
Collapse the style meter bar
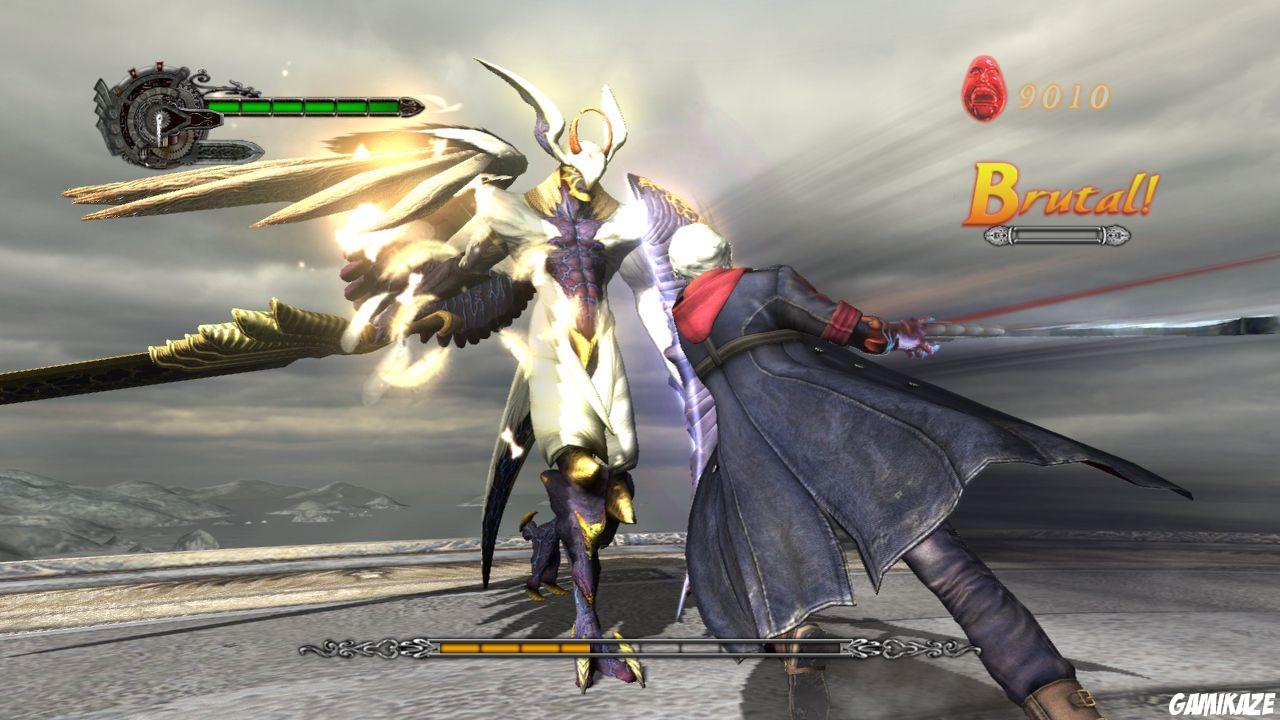[1055, 236]
